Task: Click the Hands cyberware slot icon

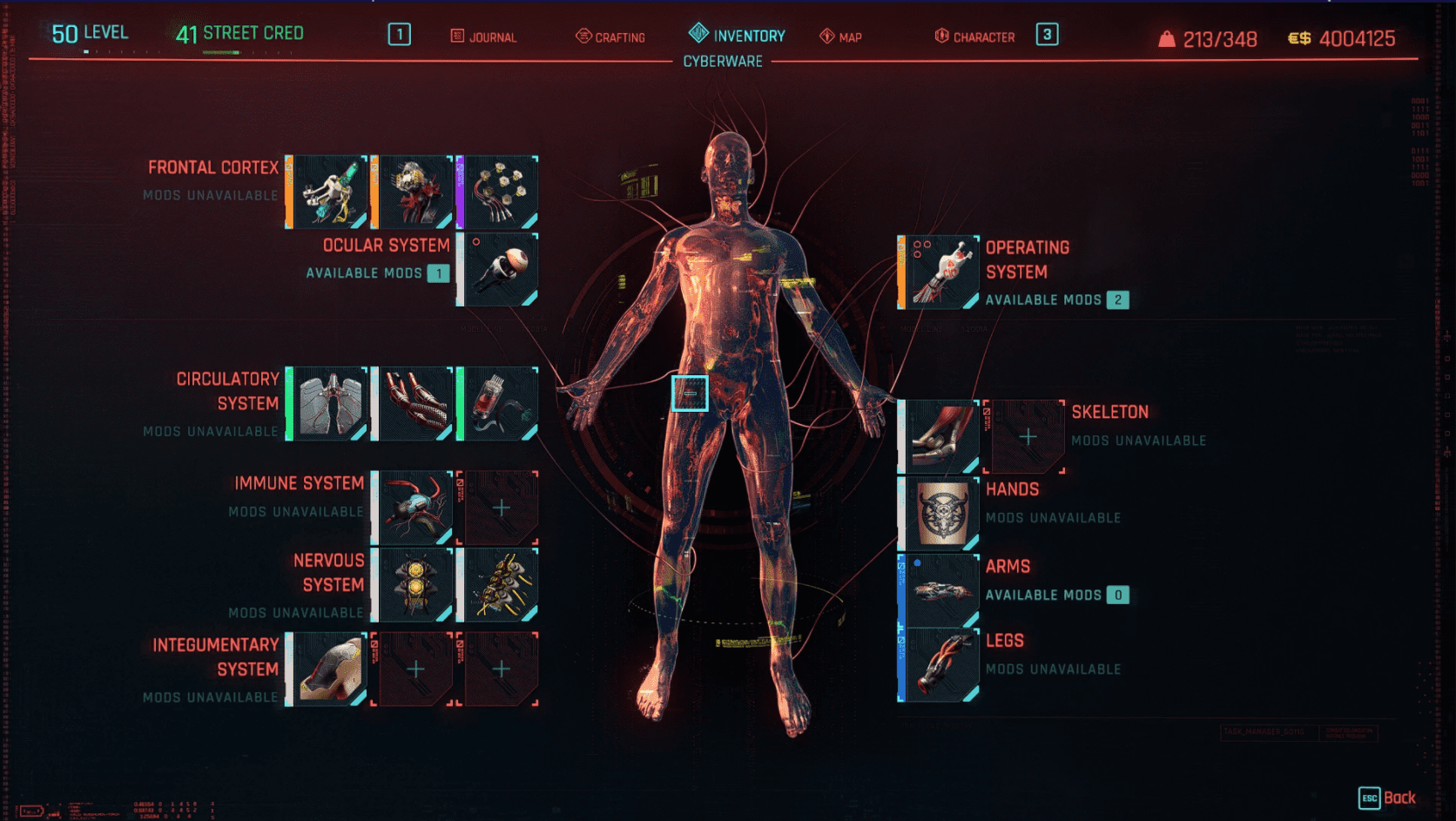Action: click(937, 512)
